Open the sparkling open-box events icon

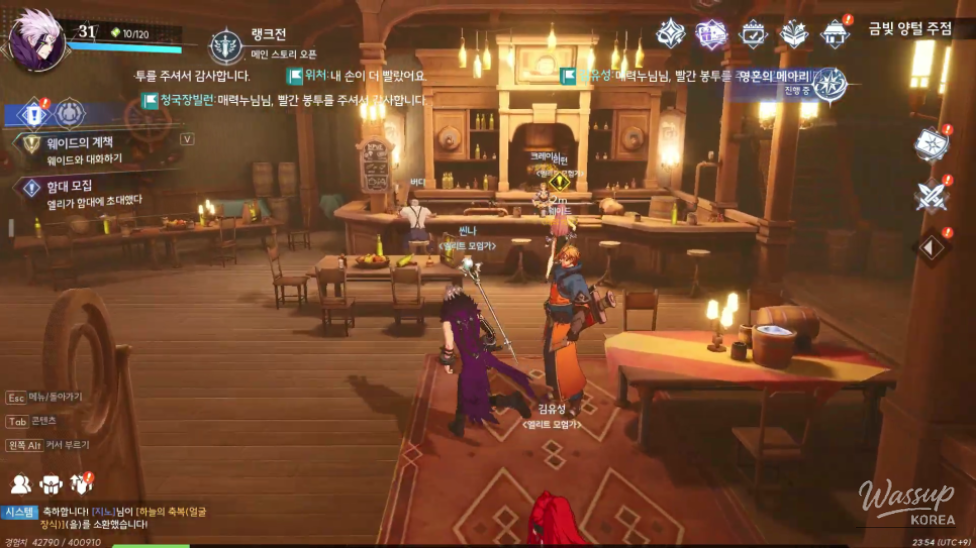click(x=793, y=34)
